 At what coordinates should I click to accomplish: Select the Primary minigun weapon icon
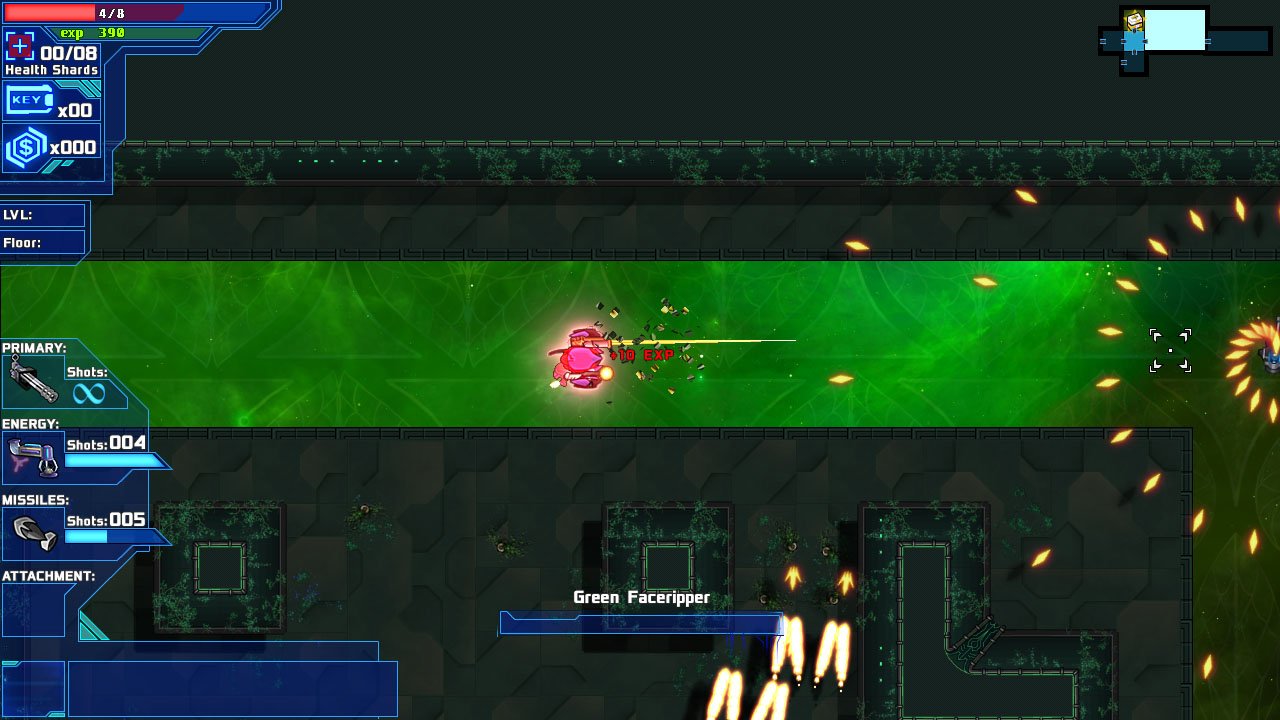pos(35,380)
